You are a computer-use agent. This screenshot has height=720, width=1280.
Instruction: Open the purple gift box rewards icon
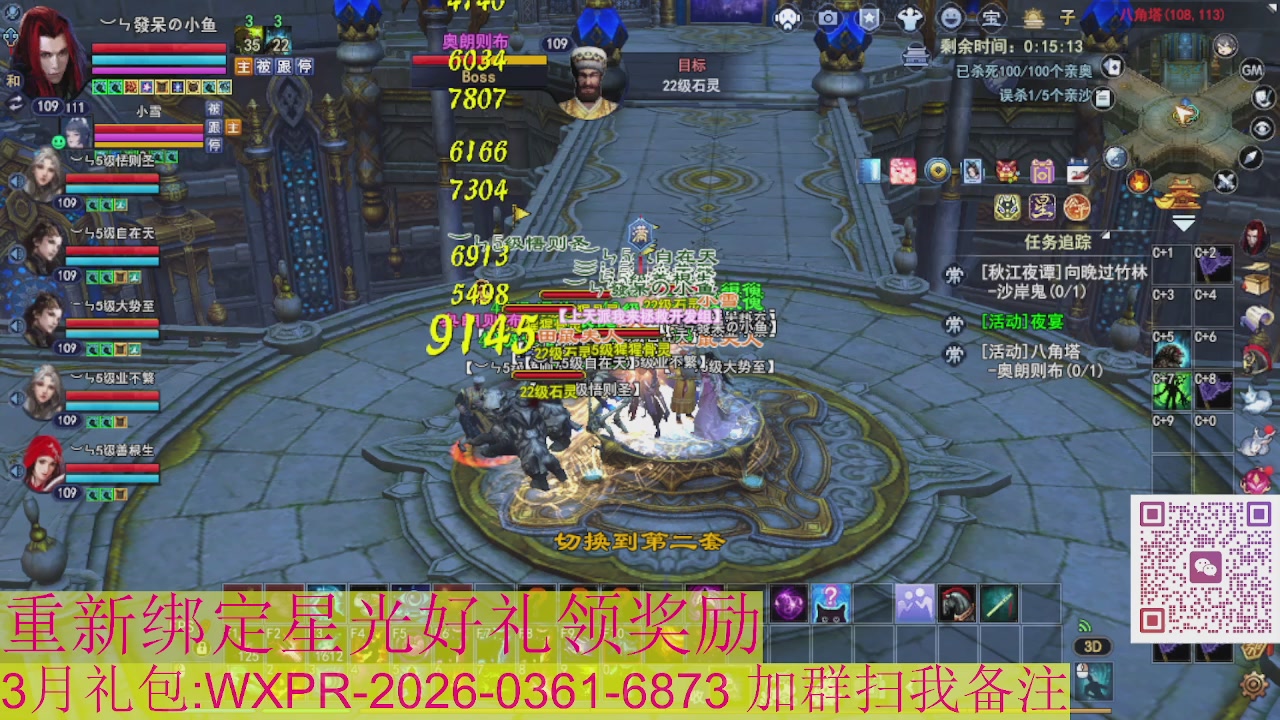(1042, 172)
